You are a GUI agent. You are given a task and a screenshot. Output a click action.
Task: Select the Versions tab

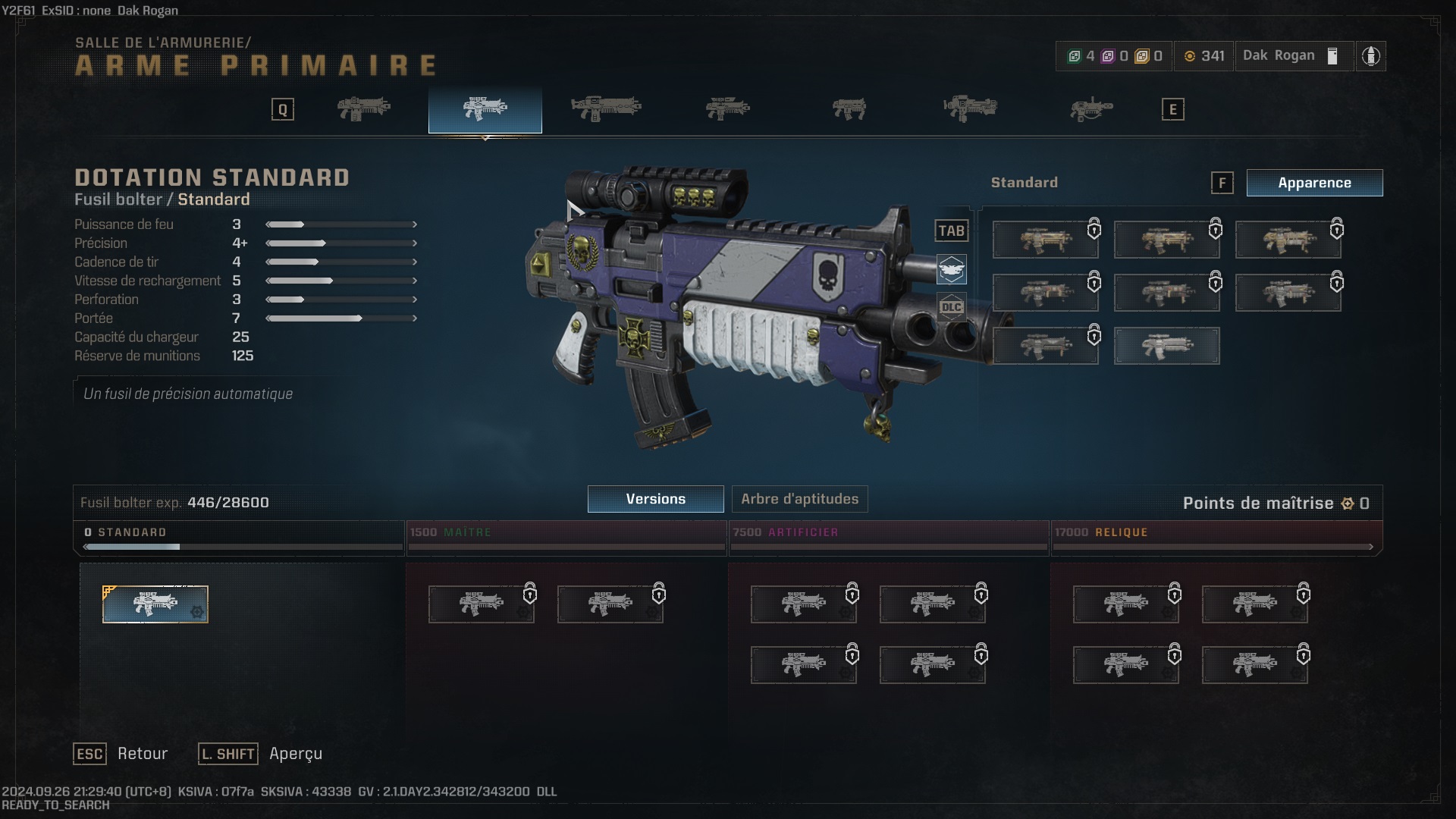coord(655,499)
